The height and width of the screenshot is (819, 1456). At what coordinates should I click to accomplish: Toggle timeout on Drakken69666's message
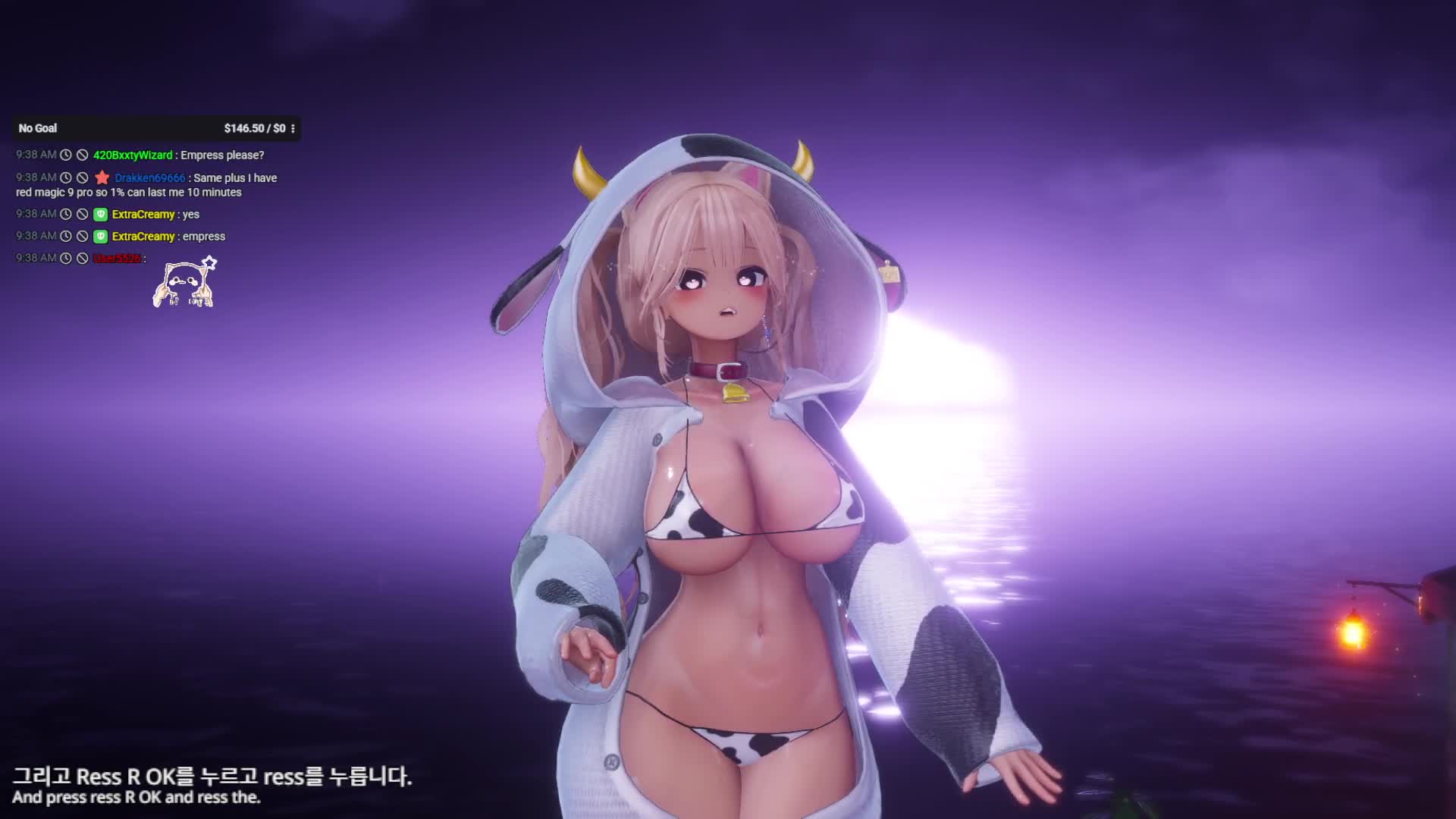(66, 177)
